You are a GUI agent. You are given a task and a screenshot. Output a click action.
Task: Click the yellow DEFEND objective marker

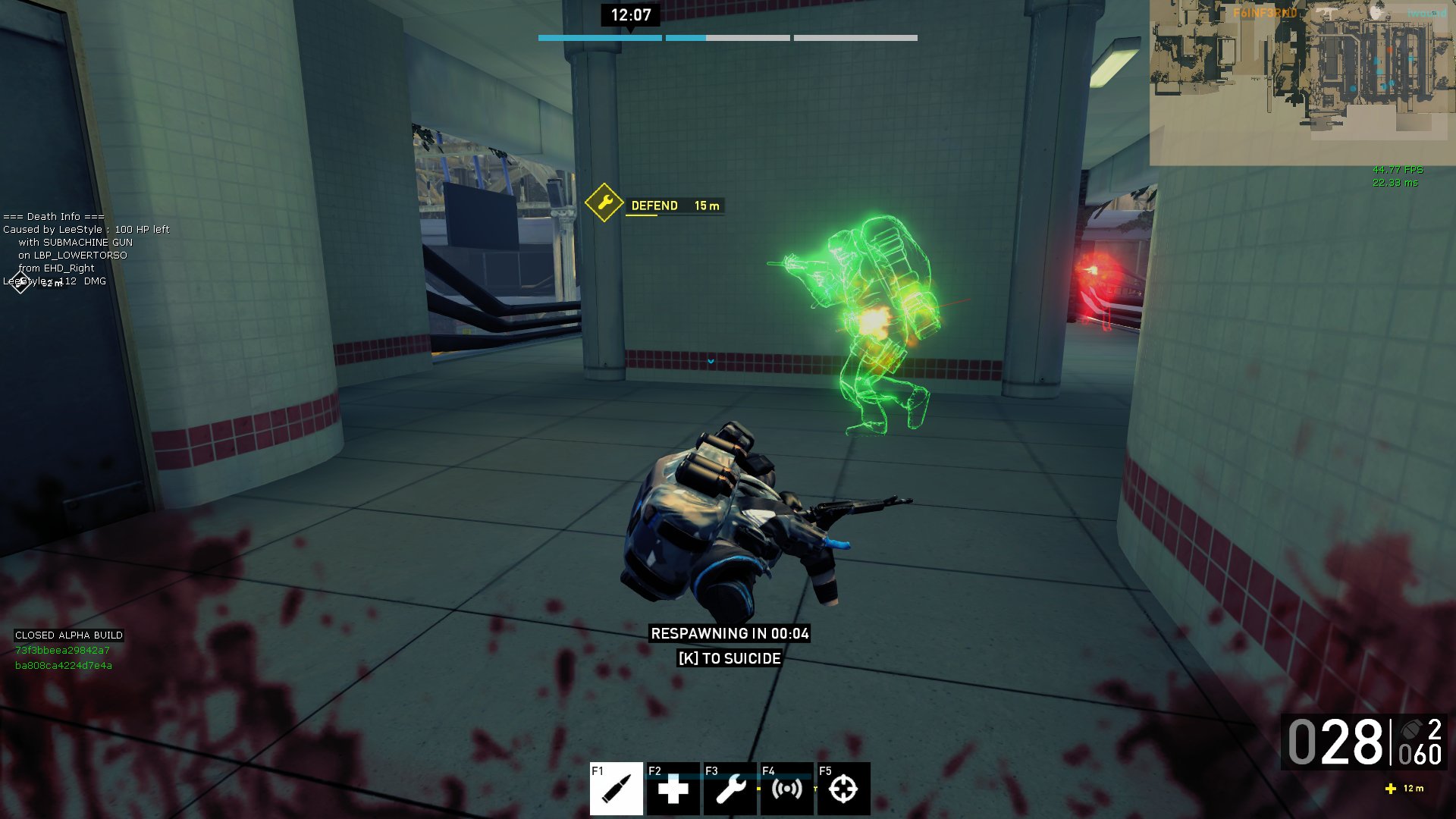tap(604, 203)
